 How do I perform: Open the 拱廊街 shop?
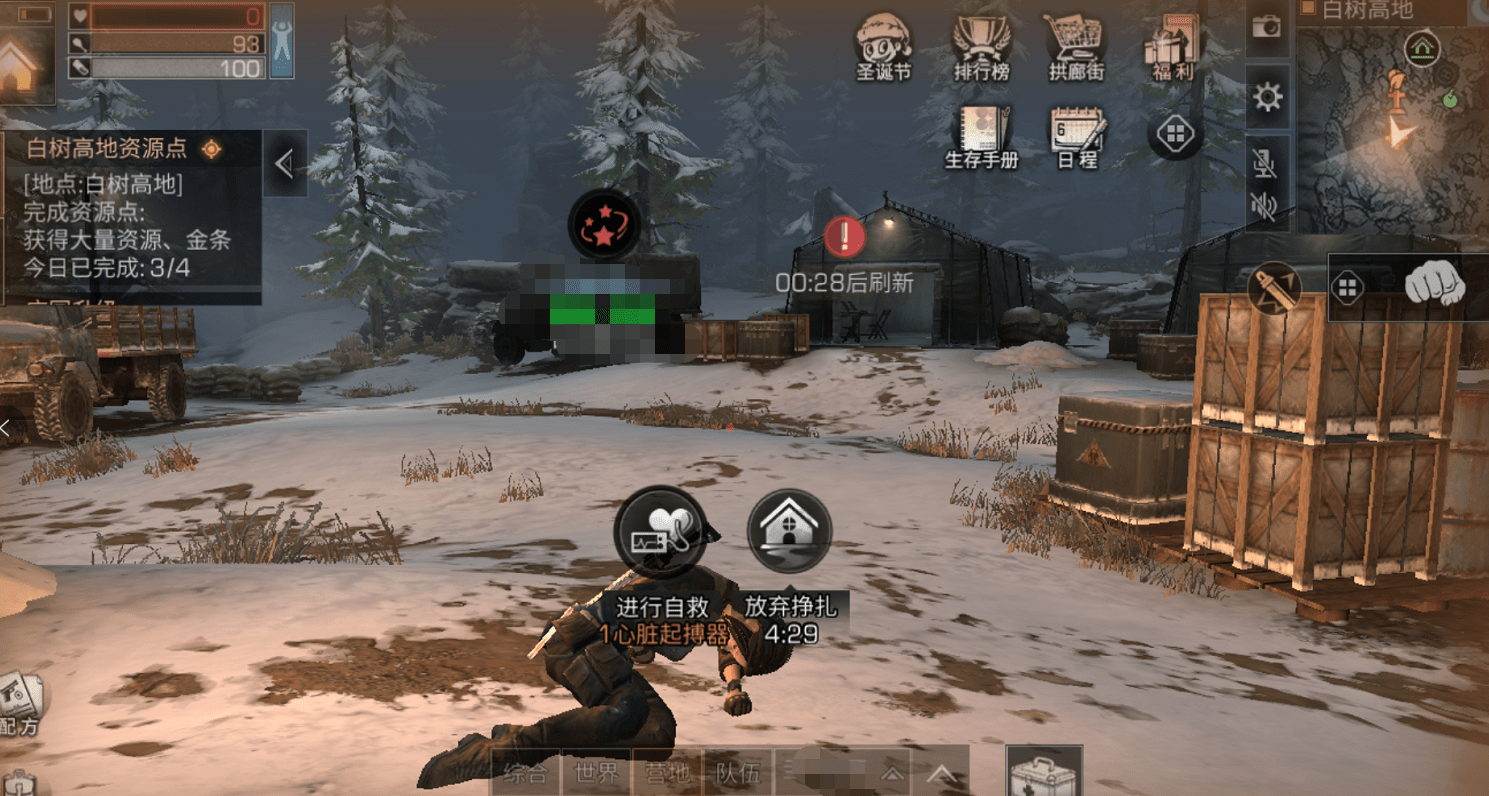1074,44
